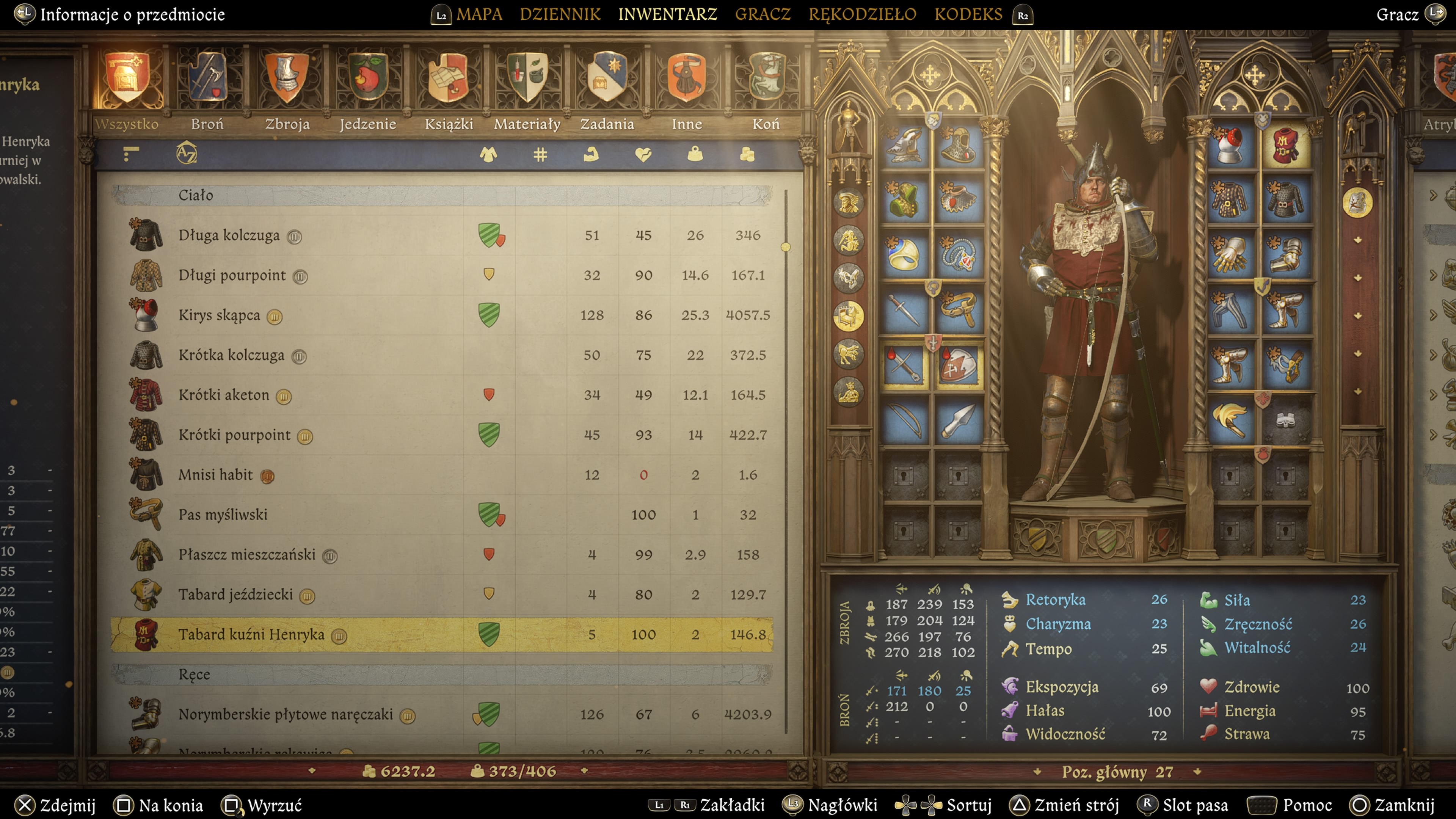
Task: Switch to the DZIENNIK tab
Action: tap(560, 14)
